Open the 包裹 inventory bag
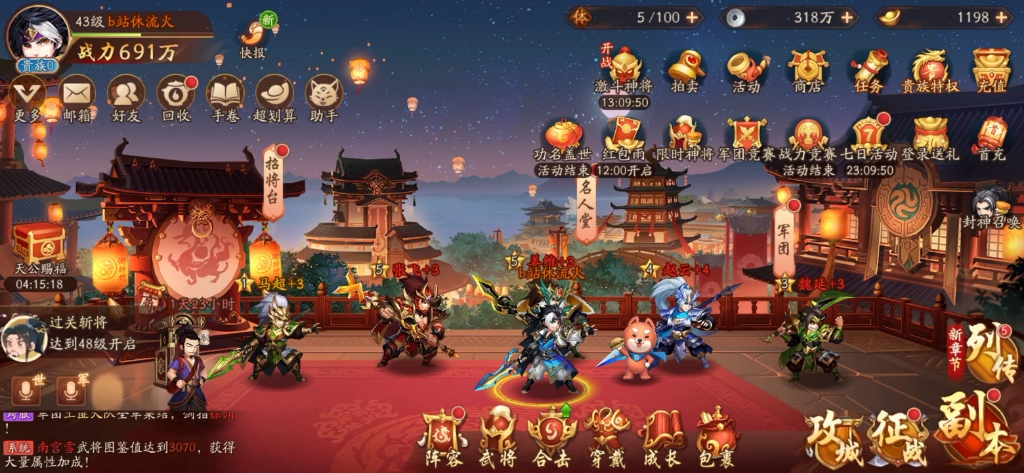This screenshot has width=1024, height=473. [x=716, y=435]
